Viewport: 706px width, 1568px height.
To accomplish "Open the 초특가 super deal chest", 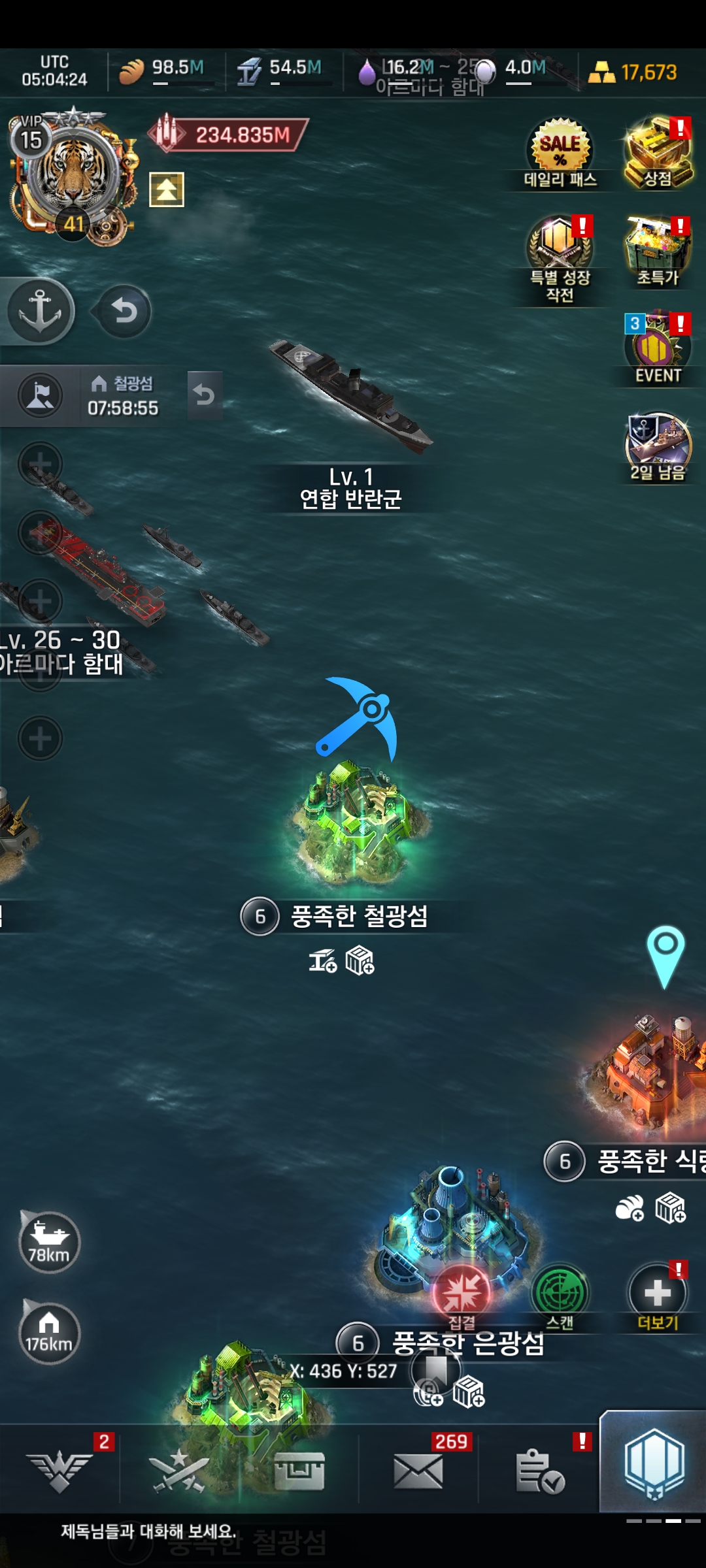I will coord(657,252).
